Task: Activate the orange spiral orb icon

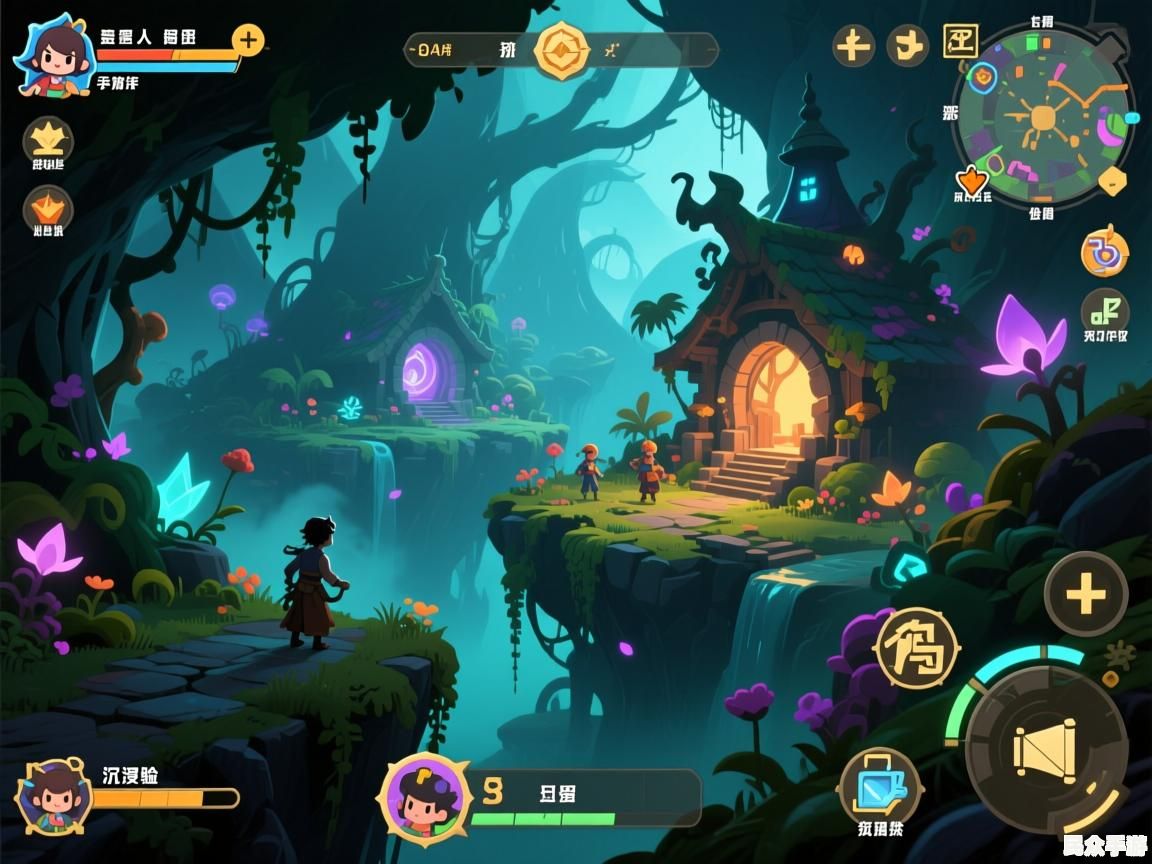Action: coord(1105,252)
